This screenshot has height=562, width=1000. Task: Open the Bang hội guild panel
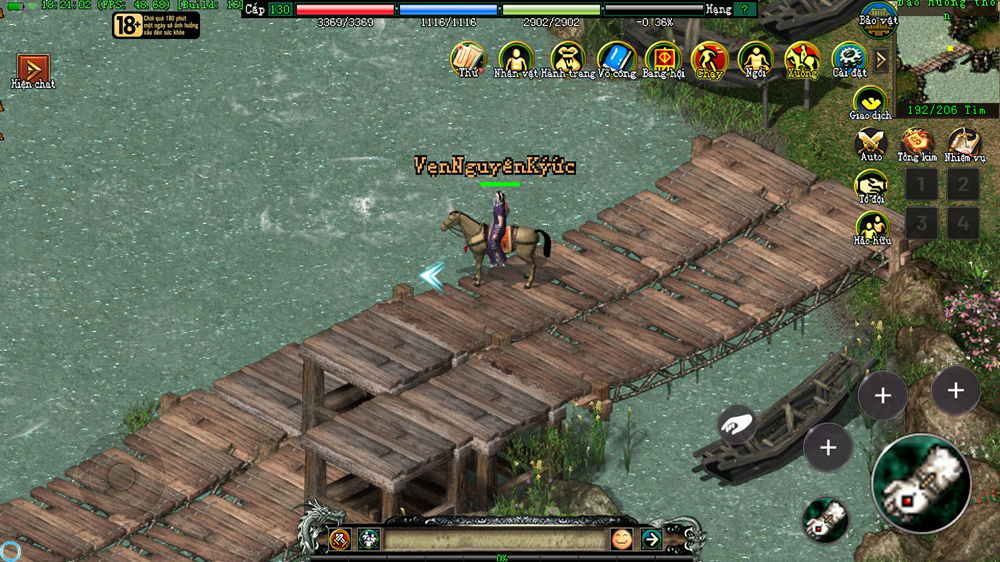pos(662,58)
